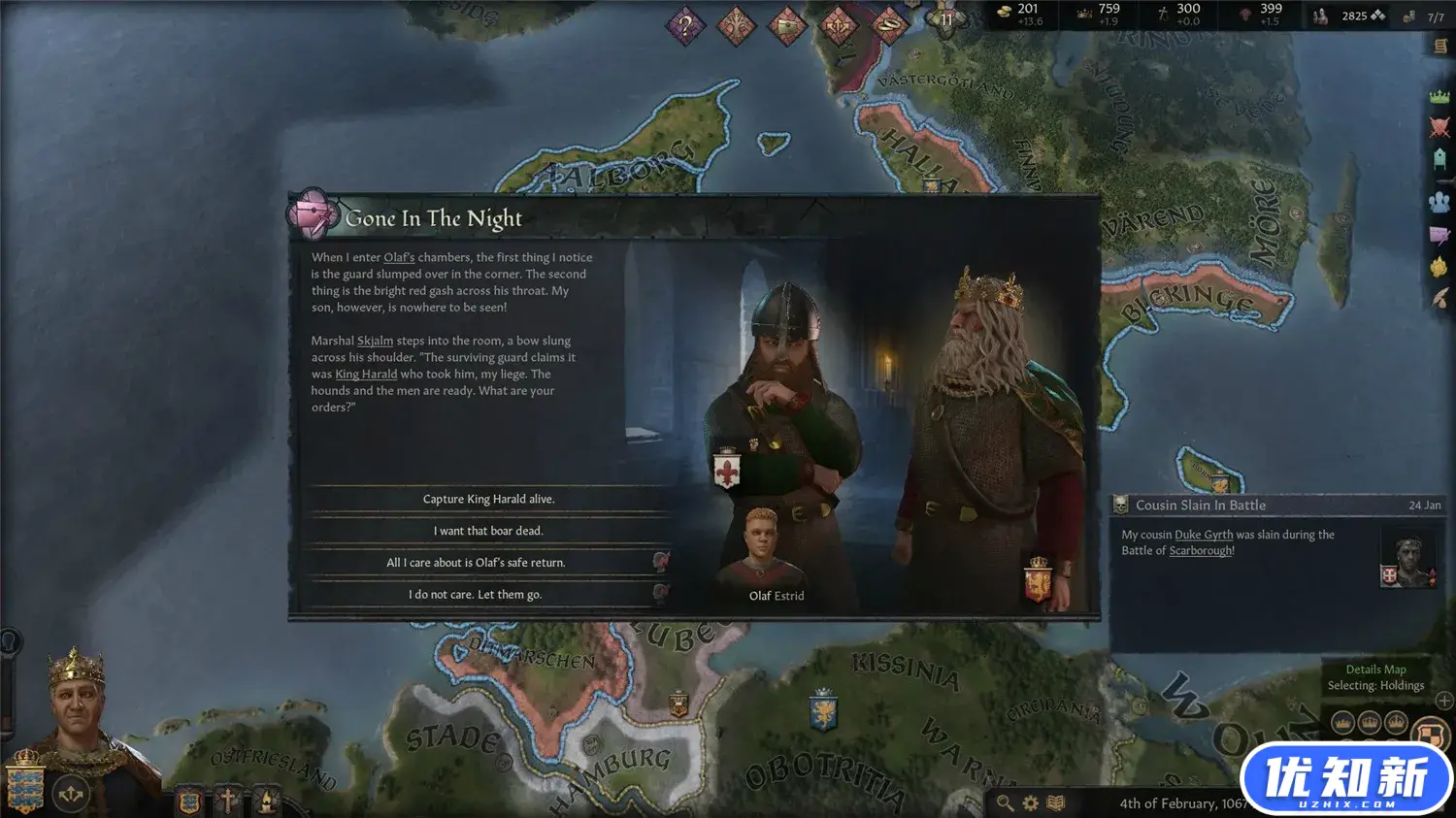
Task: Choose the Capture King Harald alive option
Action: coord(488,498)
